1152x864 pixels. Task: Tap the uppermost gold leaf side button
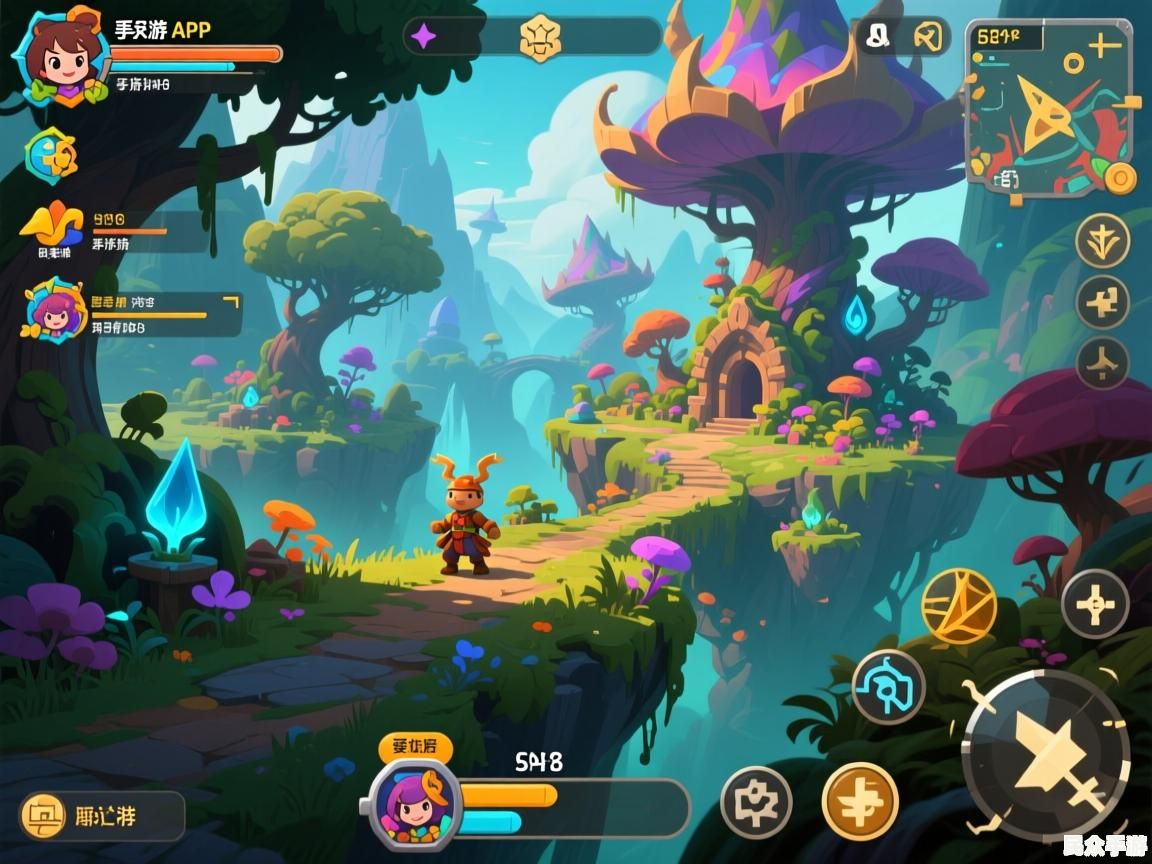tap(1102, 241)
